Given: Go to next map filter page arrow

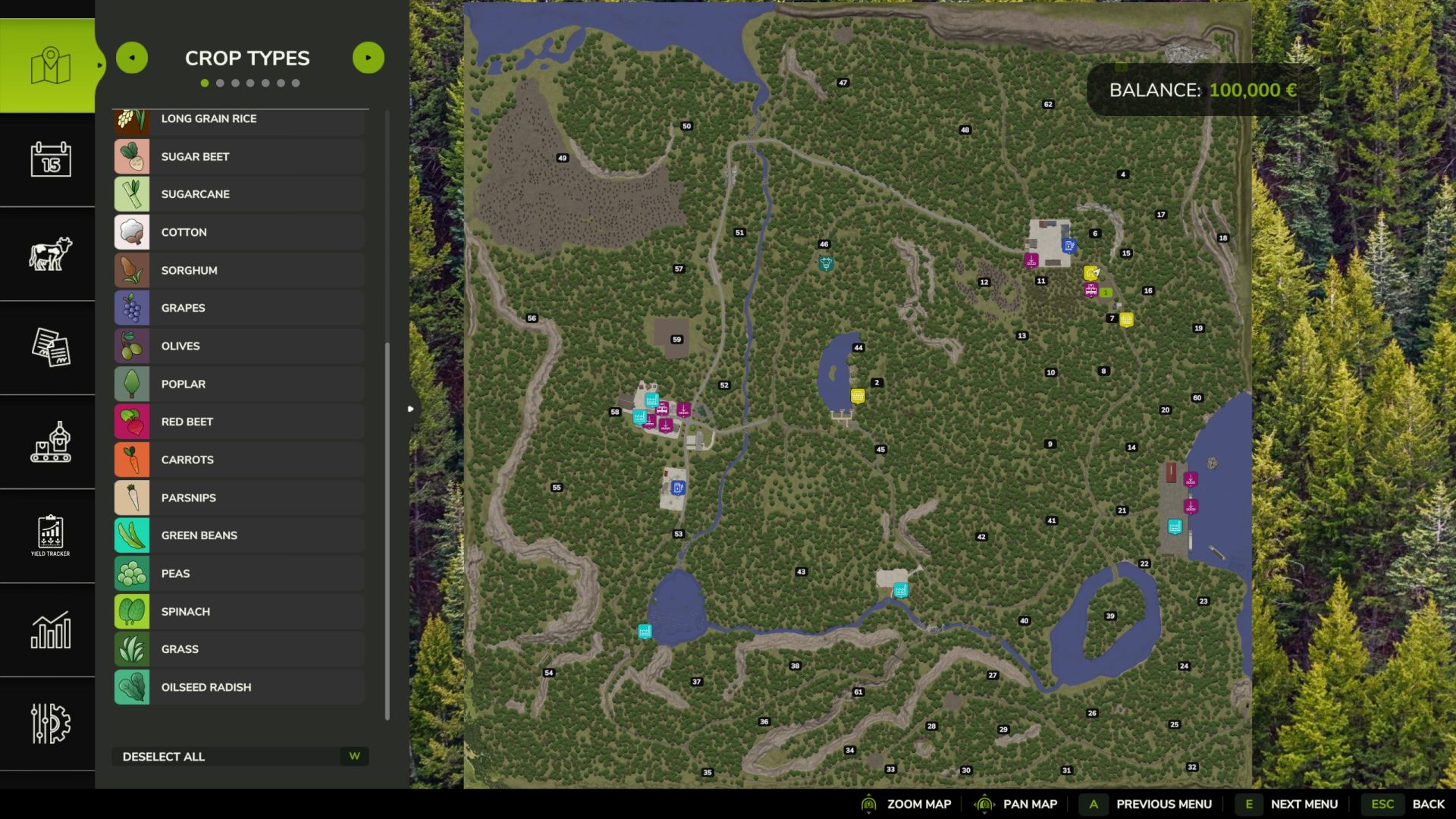Looking at the screenshot, I should (x=369, y=58).
